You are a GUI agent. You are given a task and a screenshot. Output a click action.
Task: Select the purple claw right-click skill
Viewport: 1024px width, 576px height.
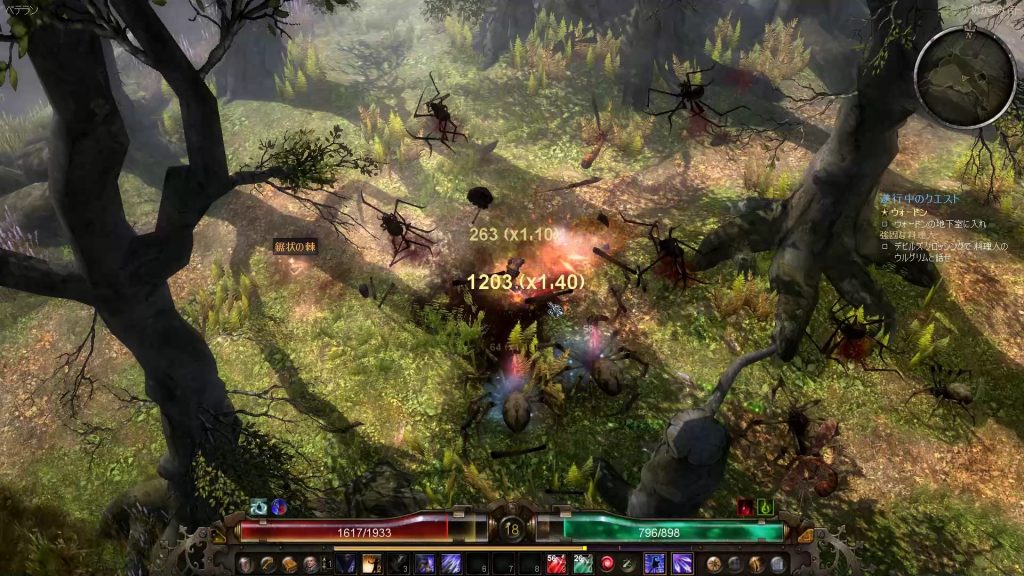pos(682,564)
